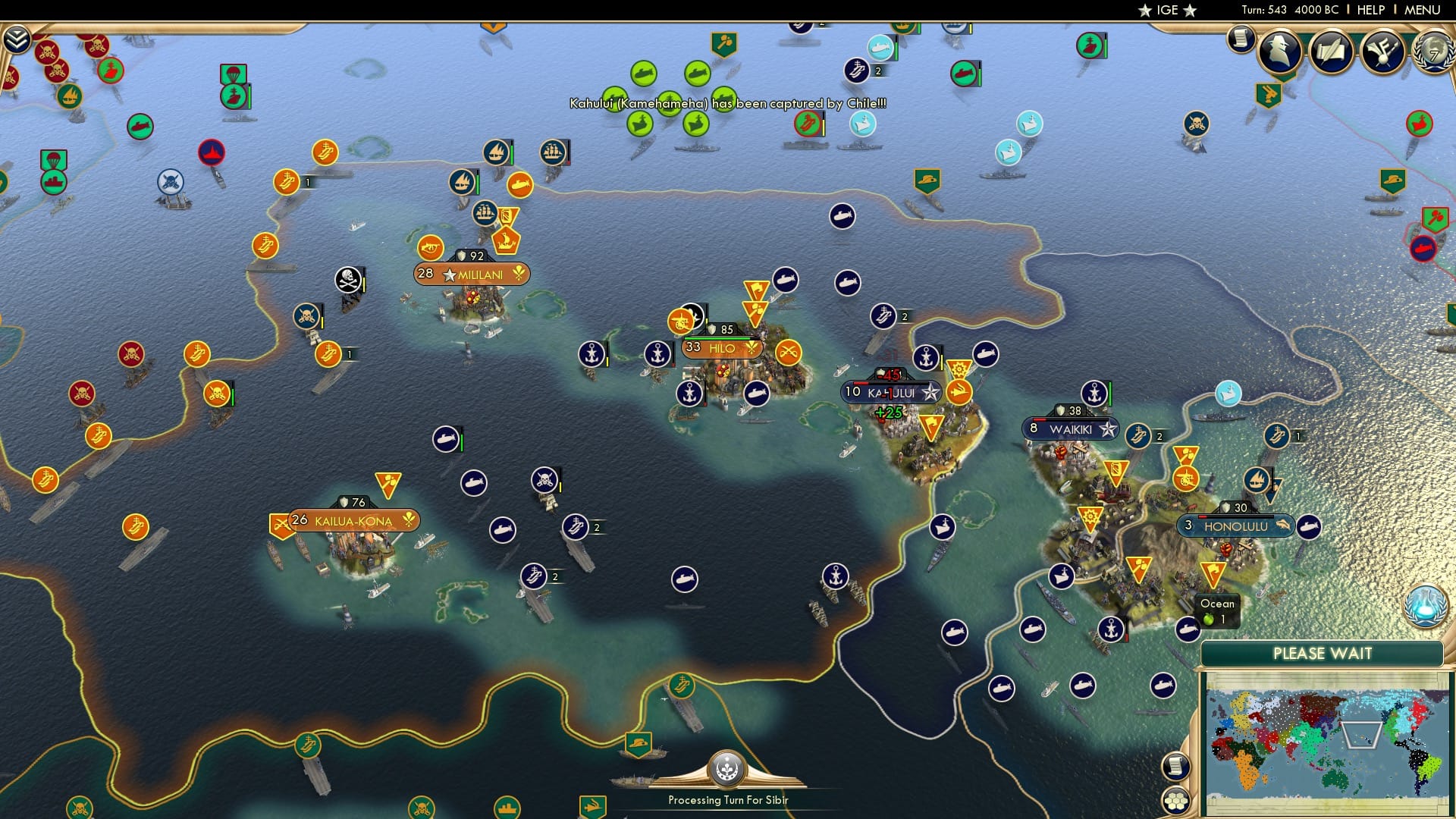Open the Espionage overview spy icon
Screen dimensions: 1456x819
point(1281,52)
